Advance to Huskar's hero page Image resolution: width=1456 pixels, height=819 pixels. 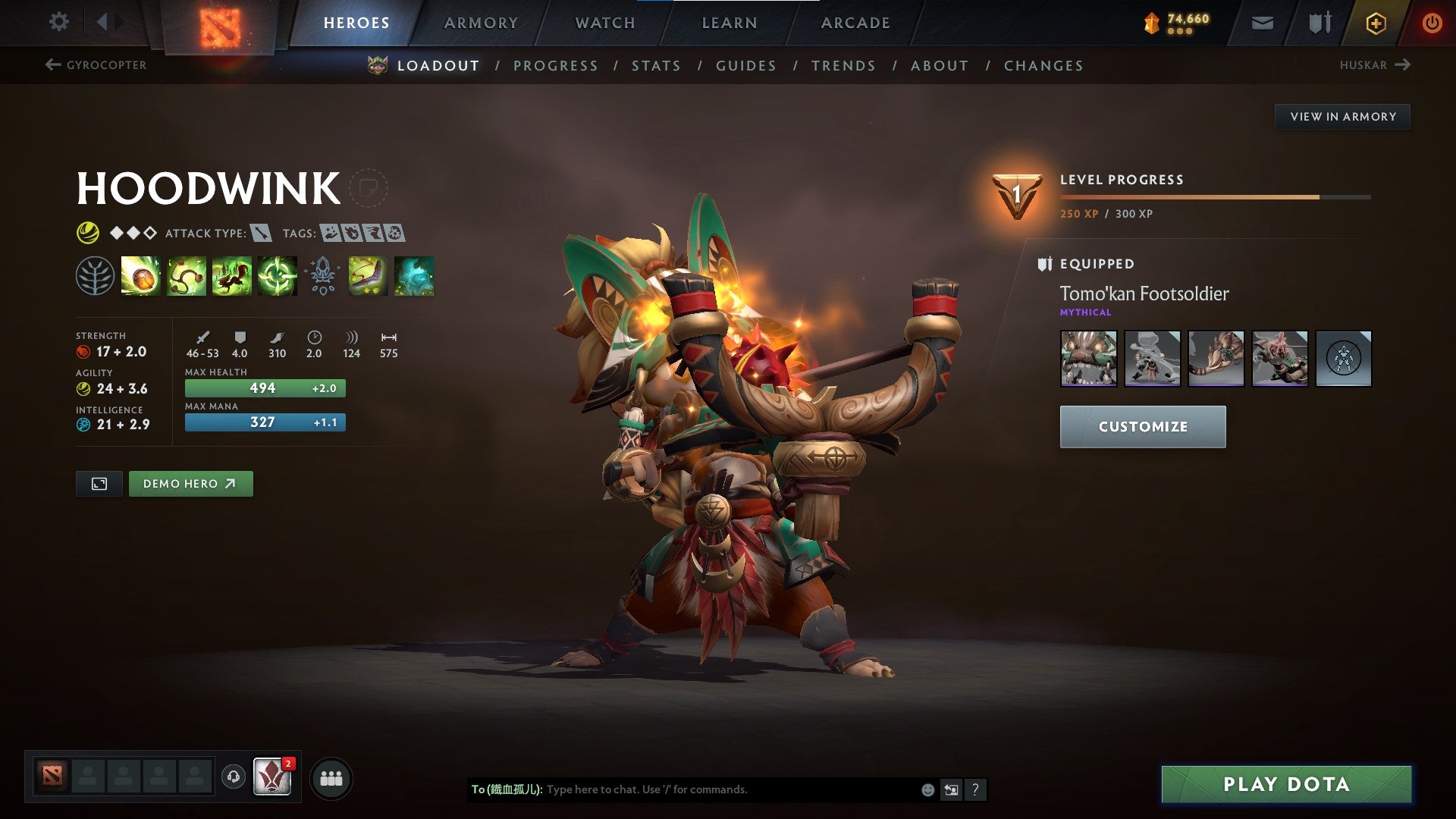[x=1377, y=65]
